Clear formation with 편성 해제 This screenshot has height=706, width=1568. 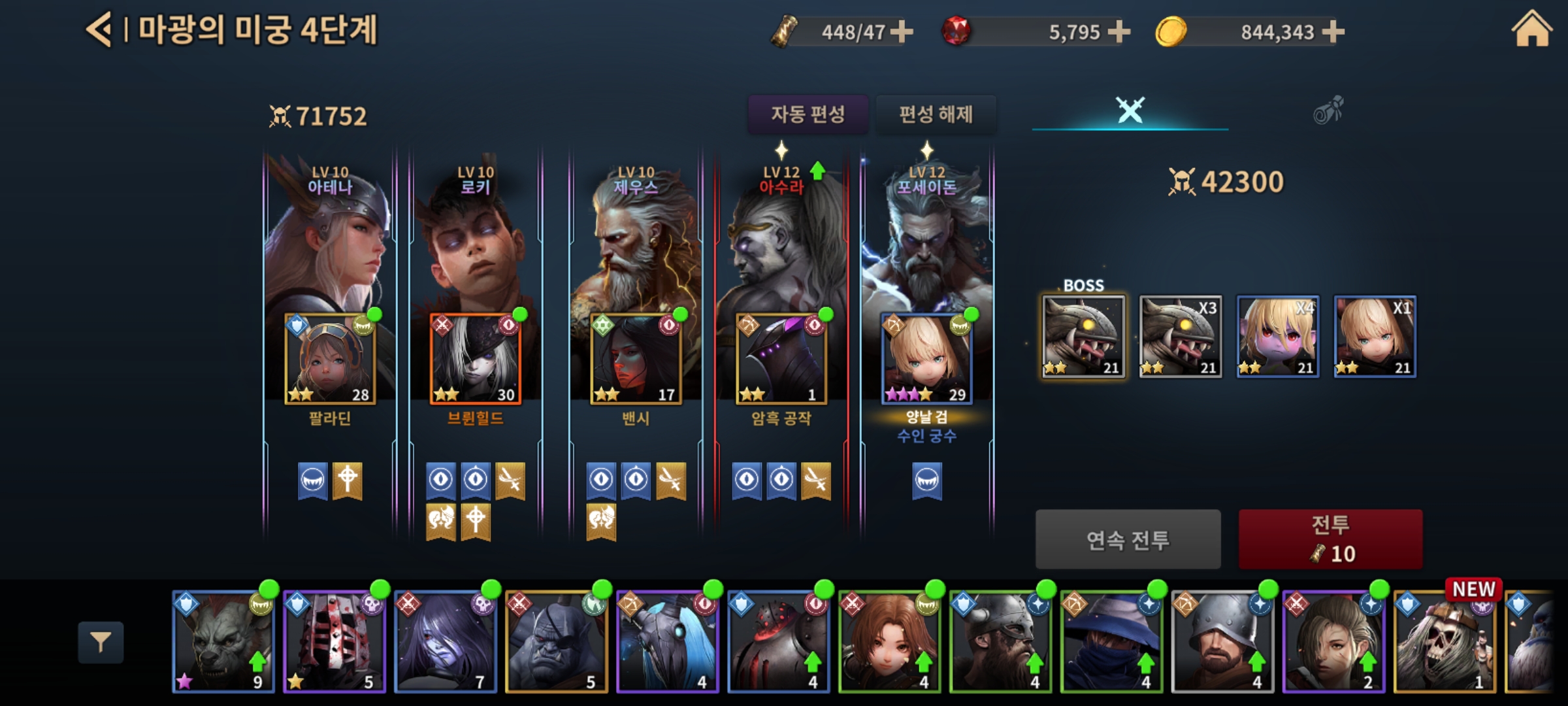(936, 114)
